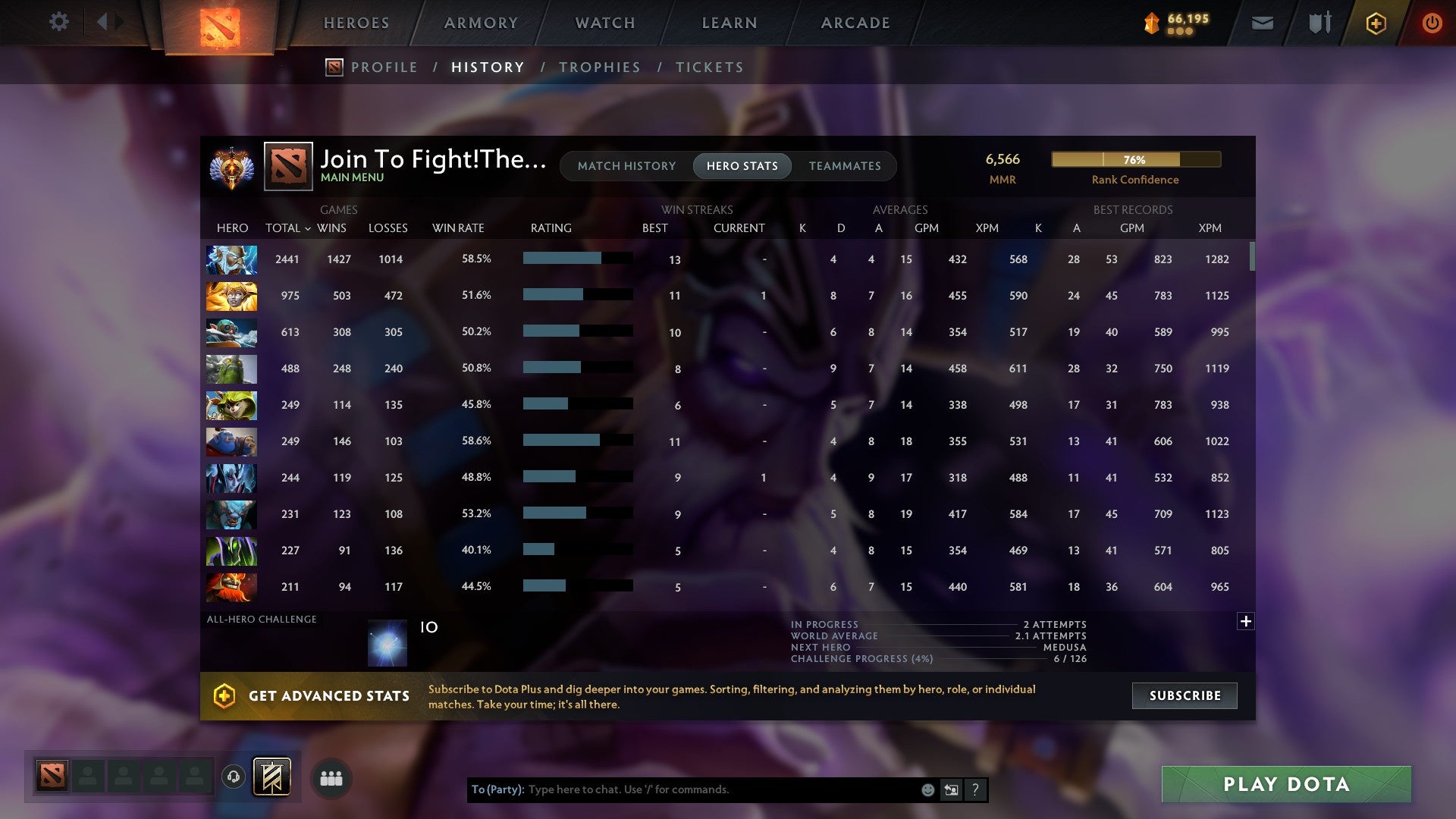Open the mail notifications icon
The width and height of the screenshot is (1456, 819).
tap(1262, 23)
